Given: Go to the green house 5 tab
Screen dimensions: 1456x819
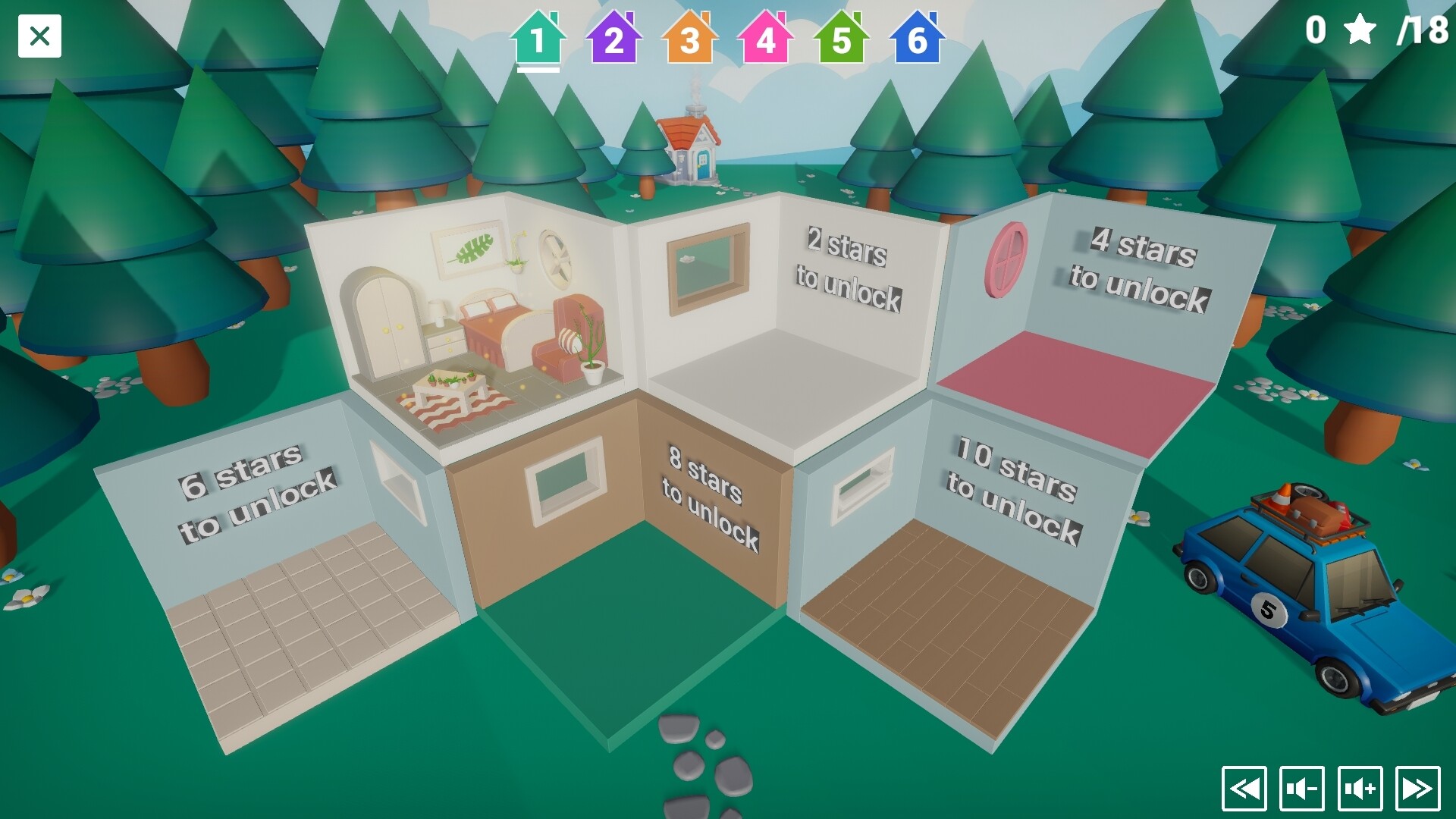Looking at the screenshot, I should tap(841, 38).
